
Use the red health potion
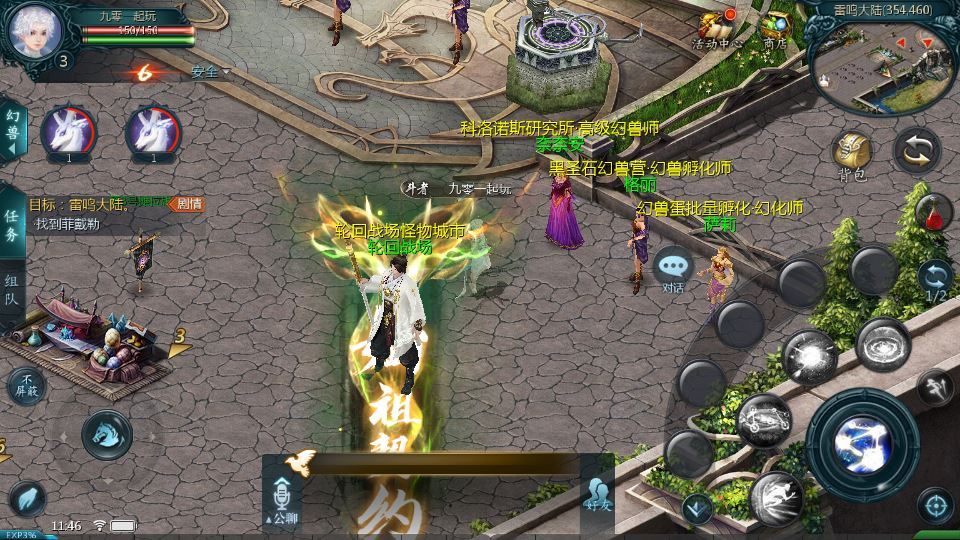tap(933, 213)
